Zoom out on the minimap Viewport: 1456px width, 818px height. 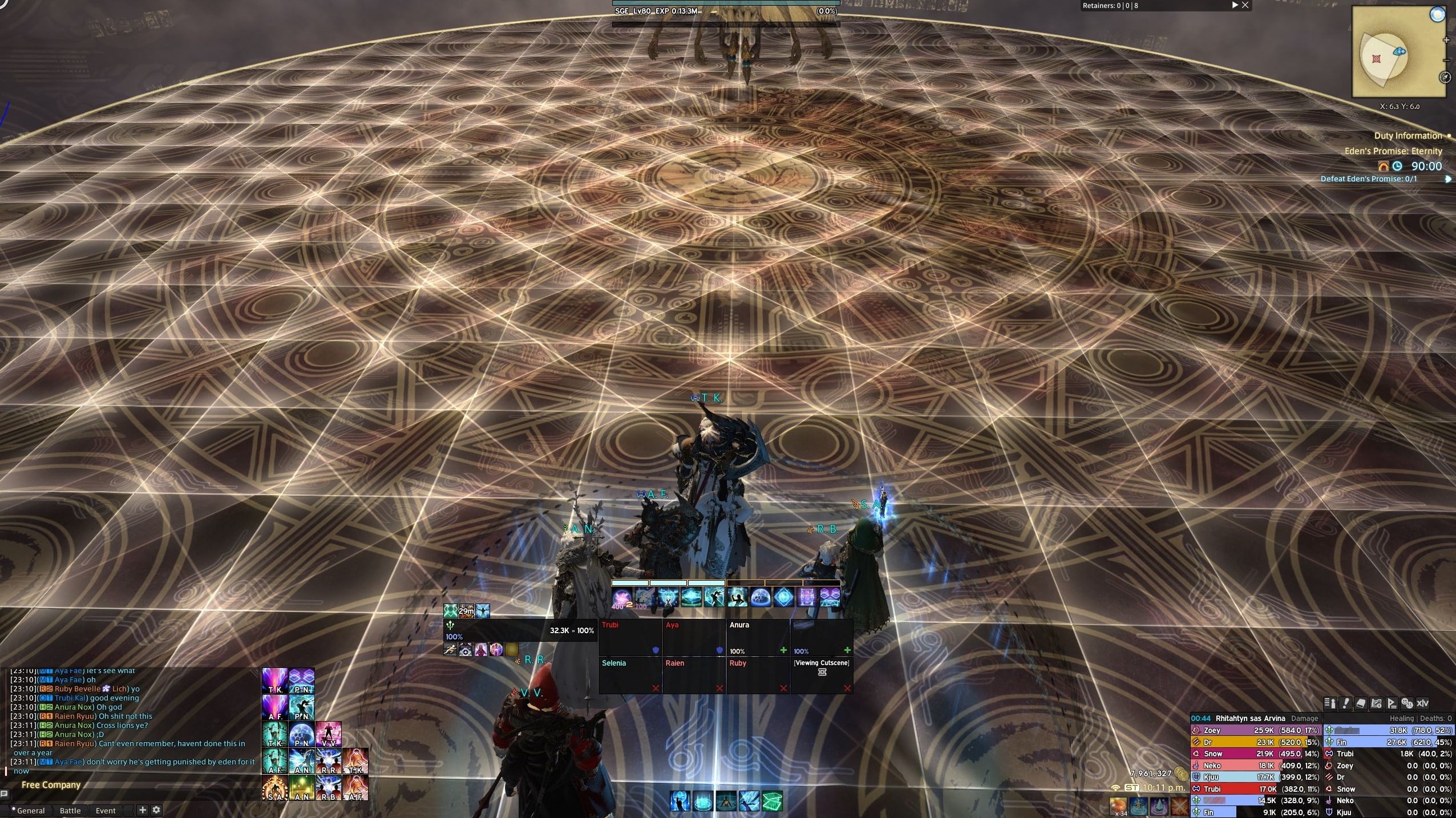coord(1446,59)
